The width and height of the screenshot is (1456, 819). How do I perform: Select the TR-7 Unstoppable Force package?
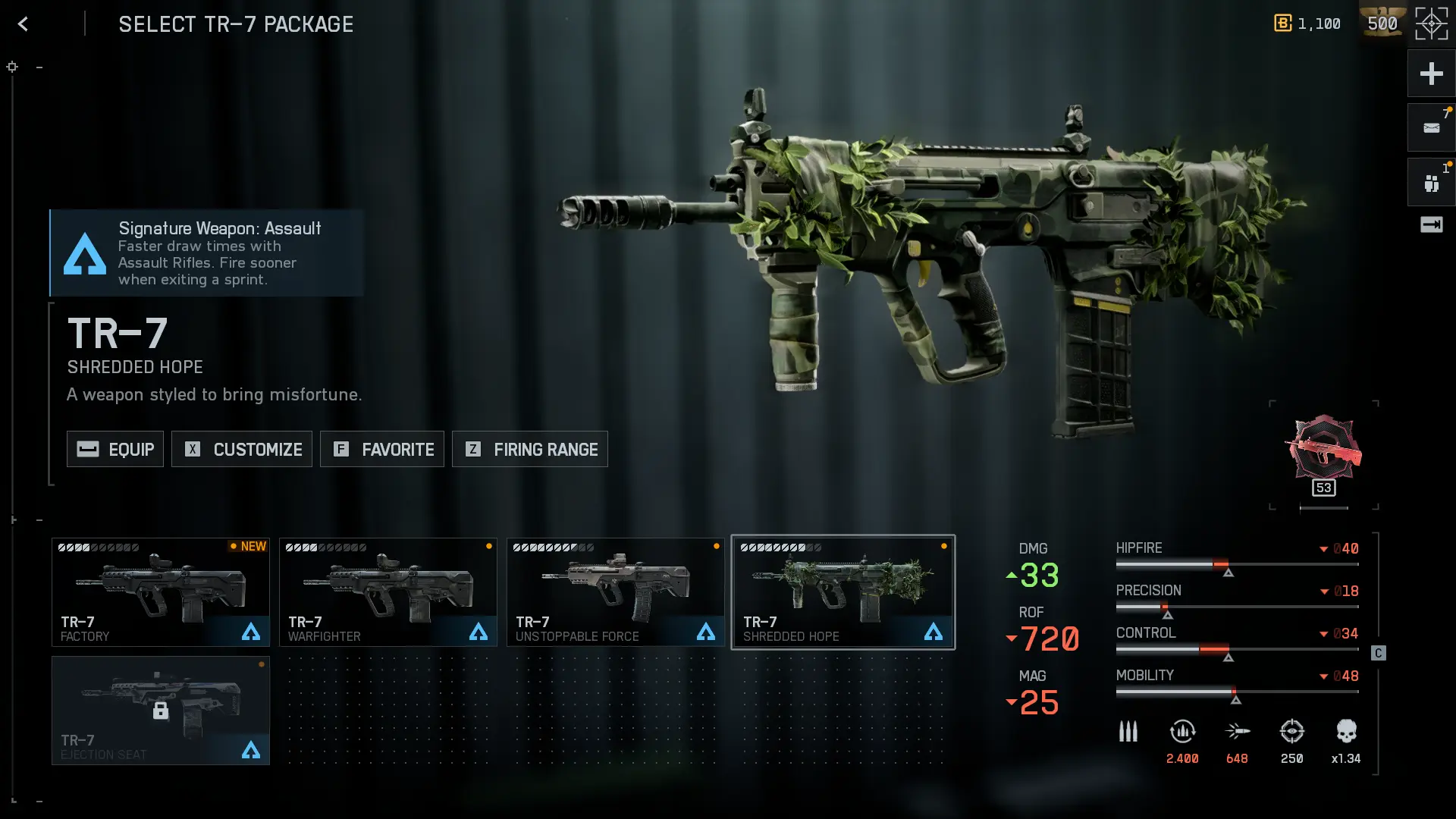[x=616, y=592]
